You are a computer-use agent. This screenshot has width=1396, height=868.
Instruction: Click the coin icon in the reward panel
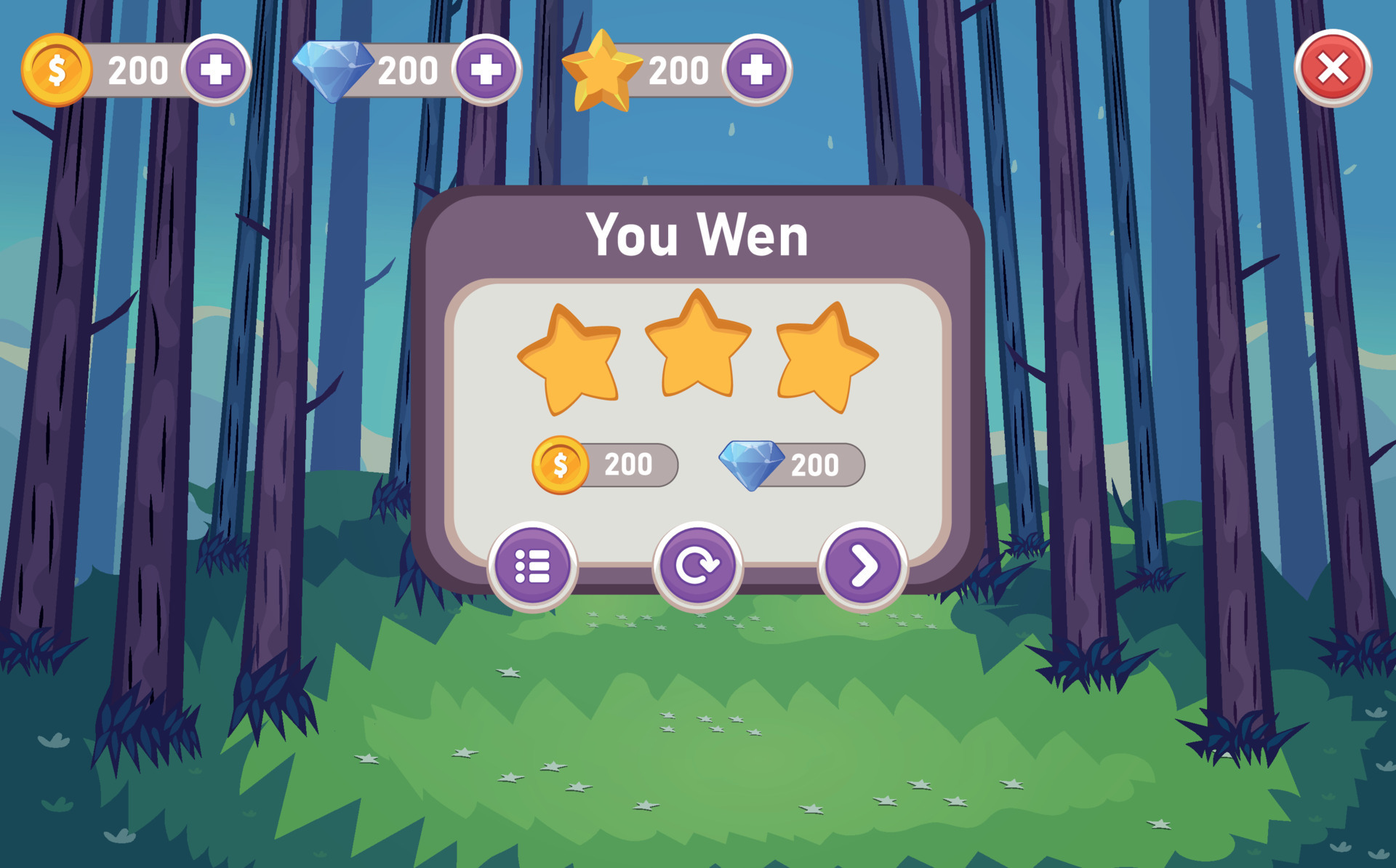(x=560, y=466)
